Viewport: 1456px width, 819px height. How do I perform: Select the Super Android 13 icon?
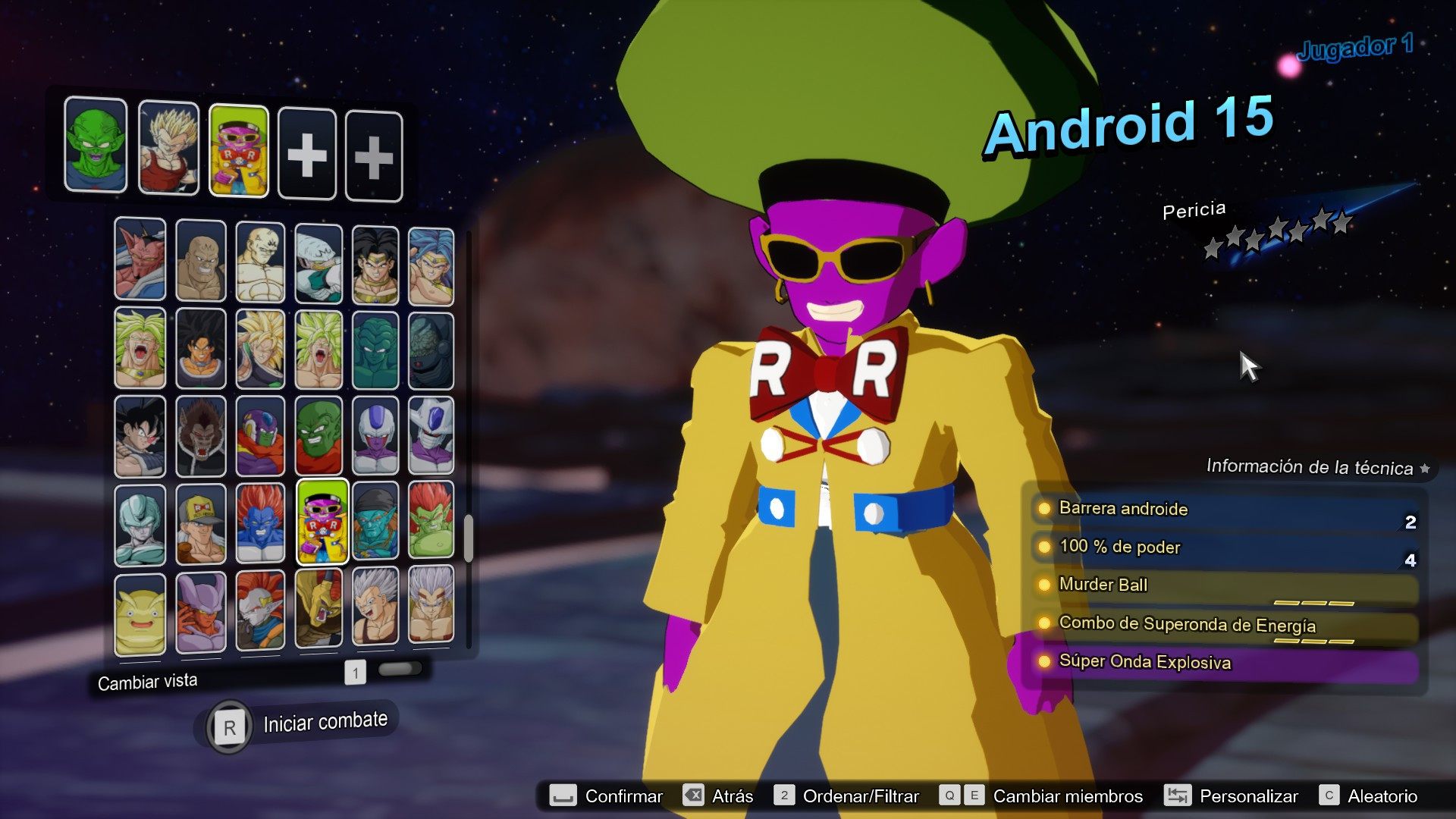coord(259,523)
